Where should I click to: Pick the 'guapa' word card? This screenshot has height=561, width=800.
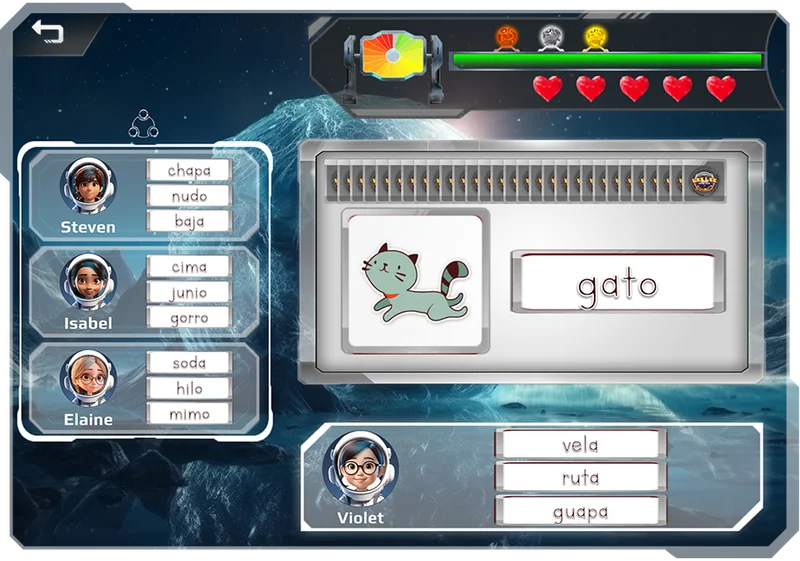(580, 511)
